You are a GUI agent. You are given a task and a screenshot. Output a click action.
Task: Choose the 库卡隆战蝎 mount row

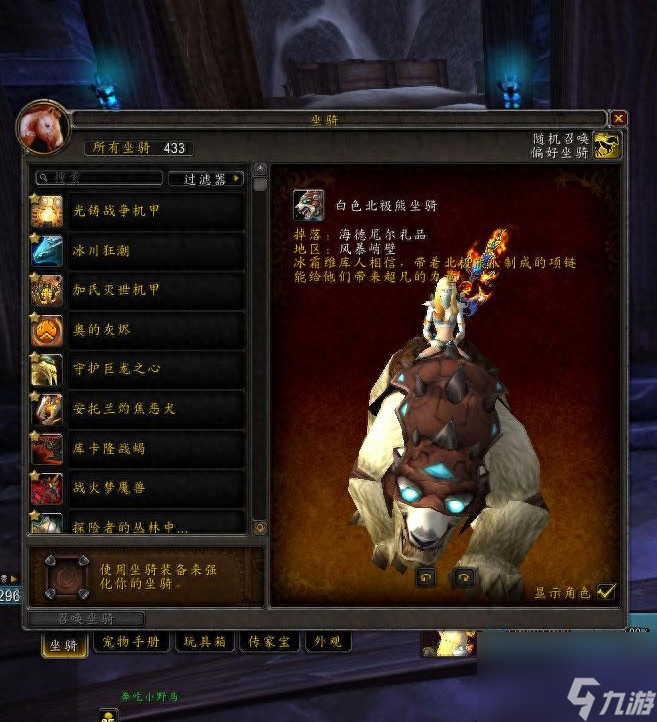pyautogui.click(x=140, y=449)
